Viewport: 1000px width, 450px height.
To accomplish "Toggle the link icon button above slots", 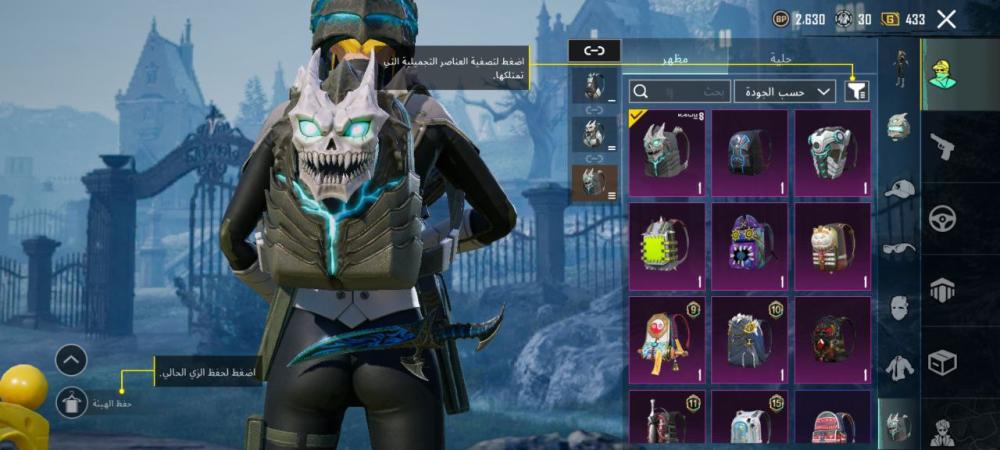I will click(x=594, y=50).
